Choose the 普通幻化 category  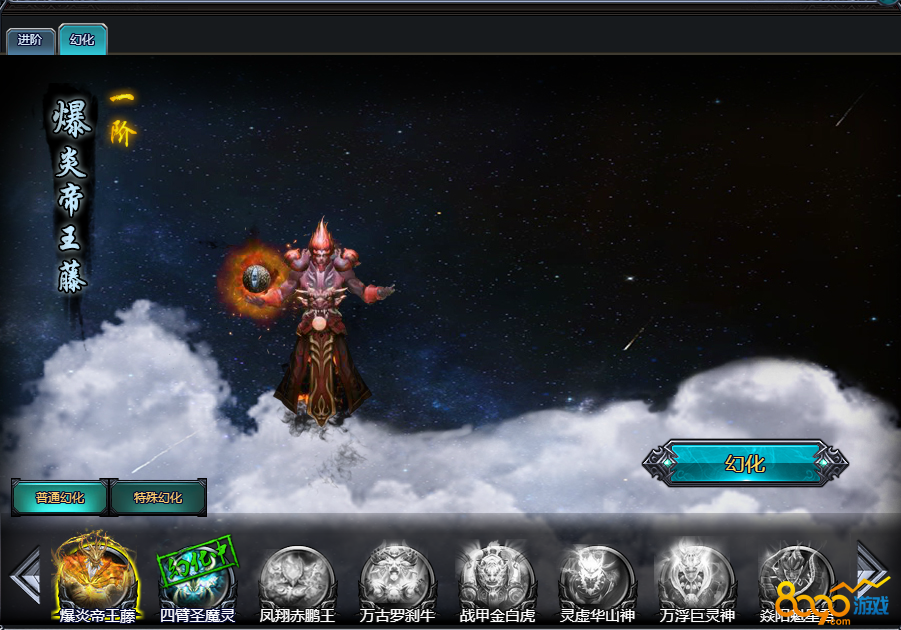(x=60, y=497)
